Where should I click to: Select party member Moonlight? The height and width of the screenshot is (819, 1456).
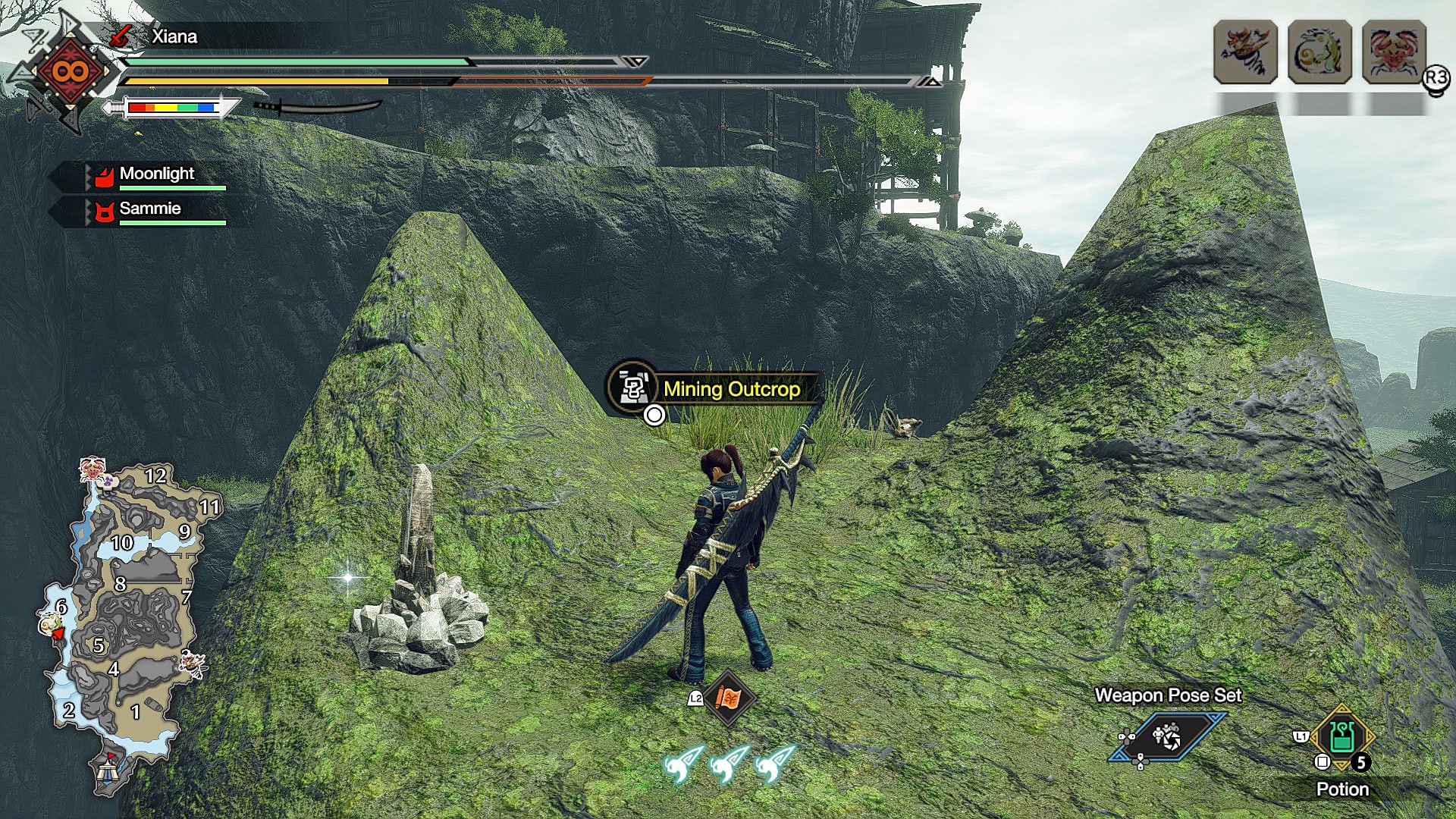(157, 174)
